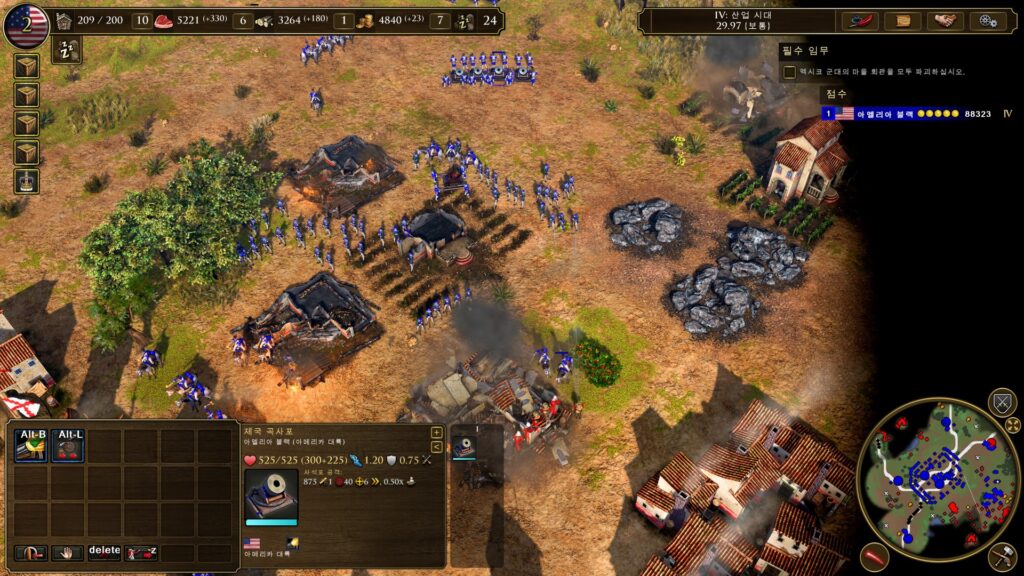This screenshot has width=1024, height=576.
Task: Open the game settings gear menu
Action: 987,20
